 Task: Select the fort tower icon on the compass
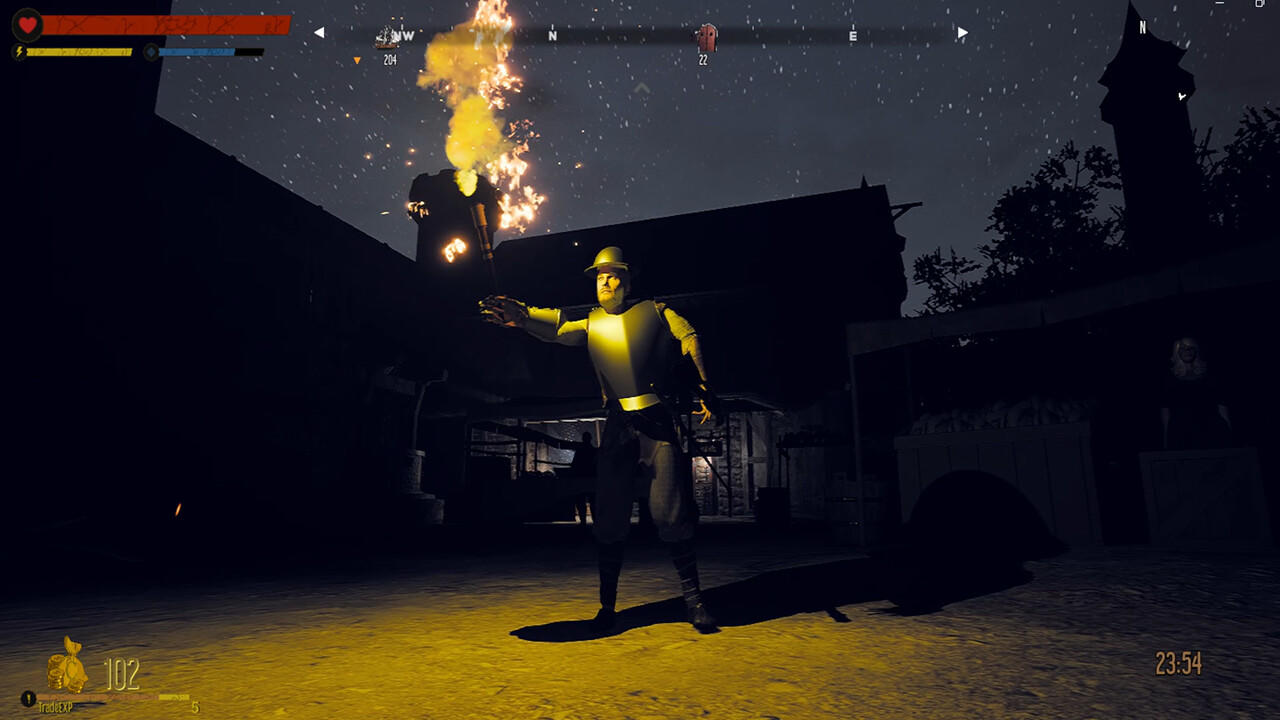click(708, 36)
